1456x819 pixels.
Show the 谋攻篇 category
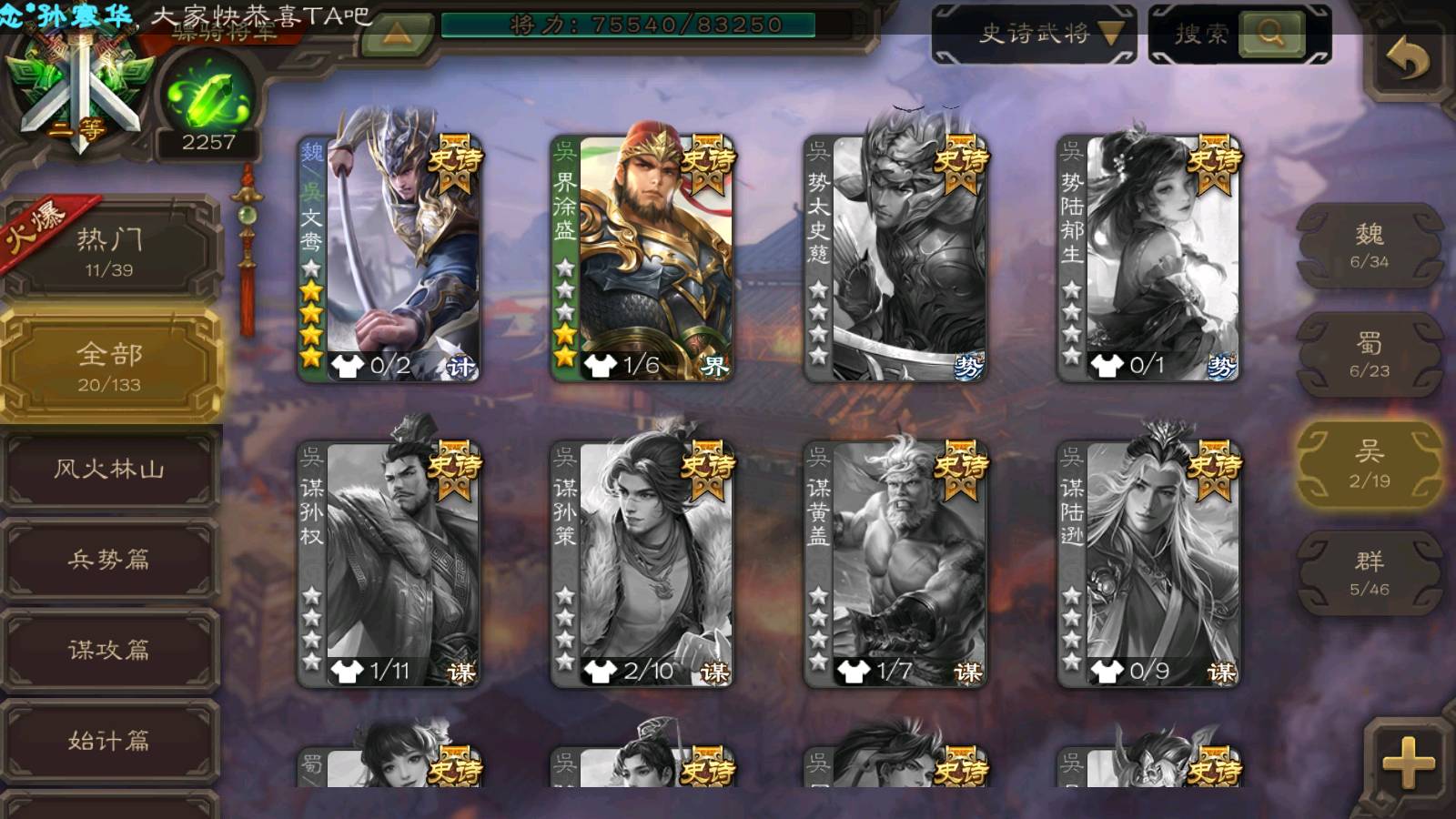click(109, 649)
